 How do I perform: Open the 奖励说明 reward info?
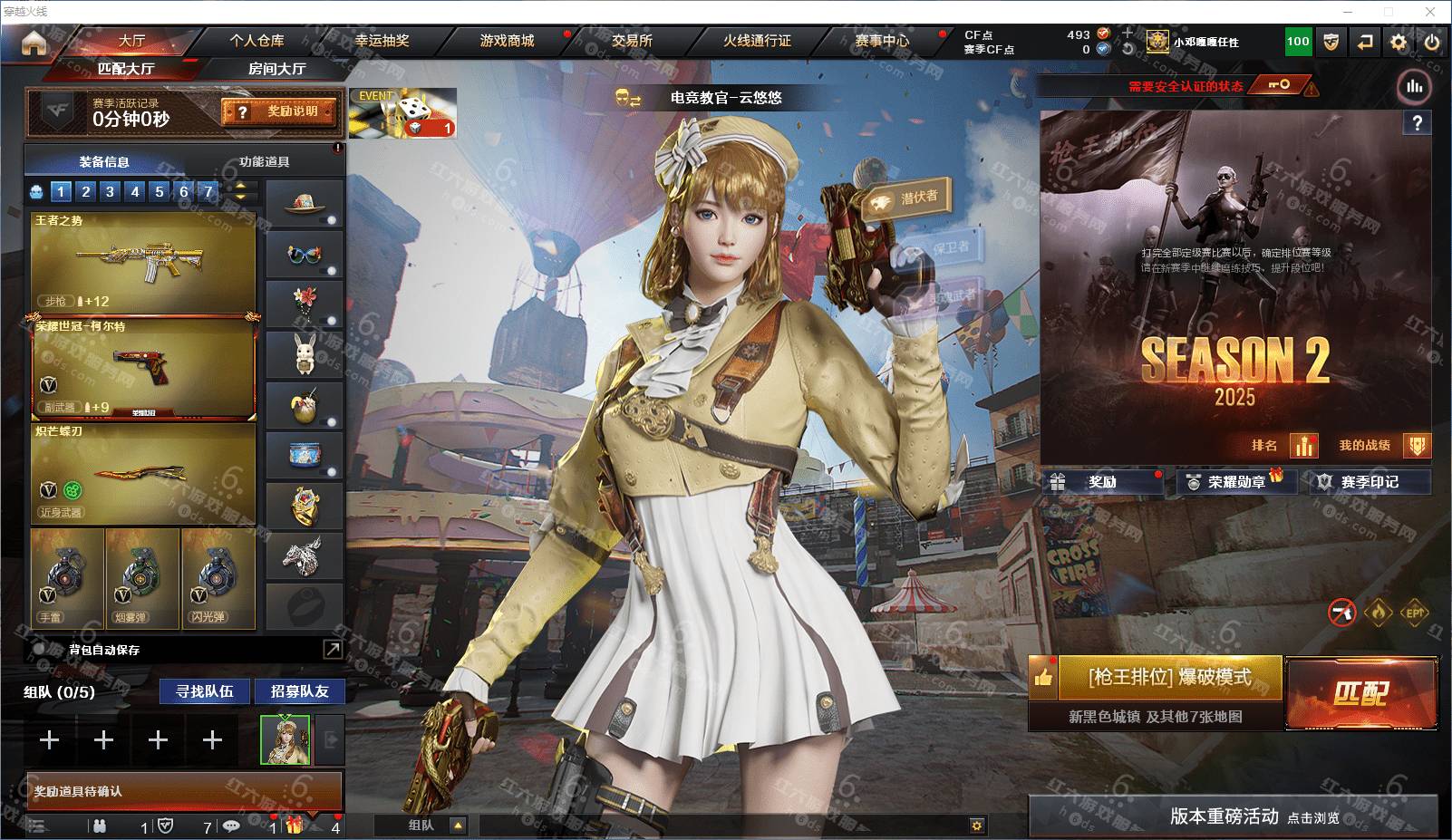(280, 111)
